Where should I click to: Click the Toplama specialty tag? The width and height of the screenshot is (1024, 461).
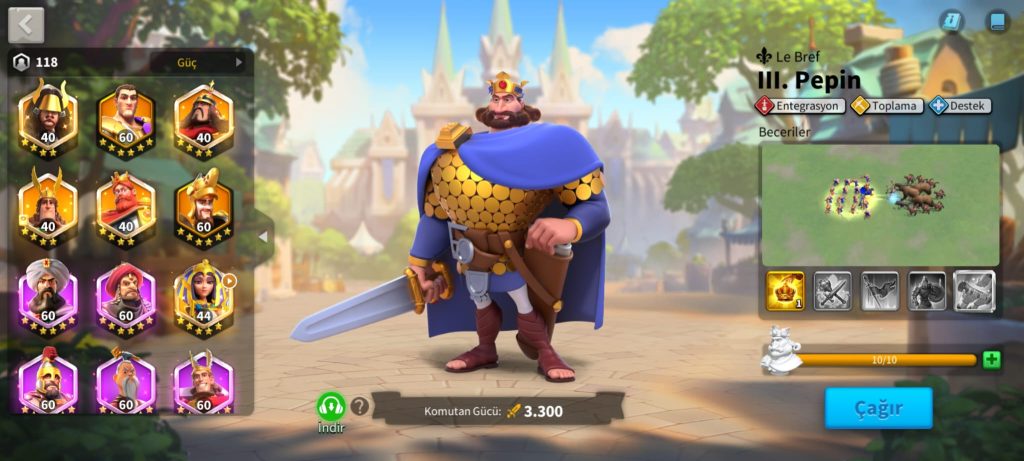(886, 105)
